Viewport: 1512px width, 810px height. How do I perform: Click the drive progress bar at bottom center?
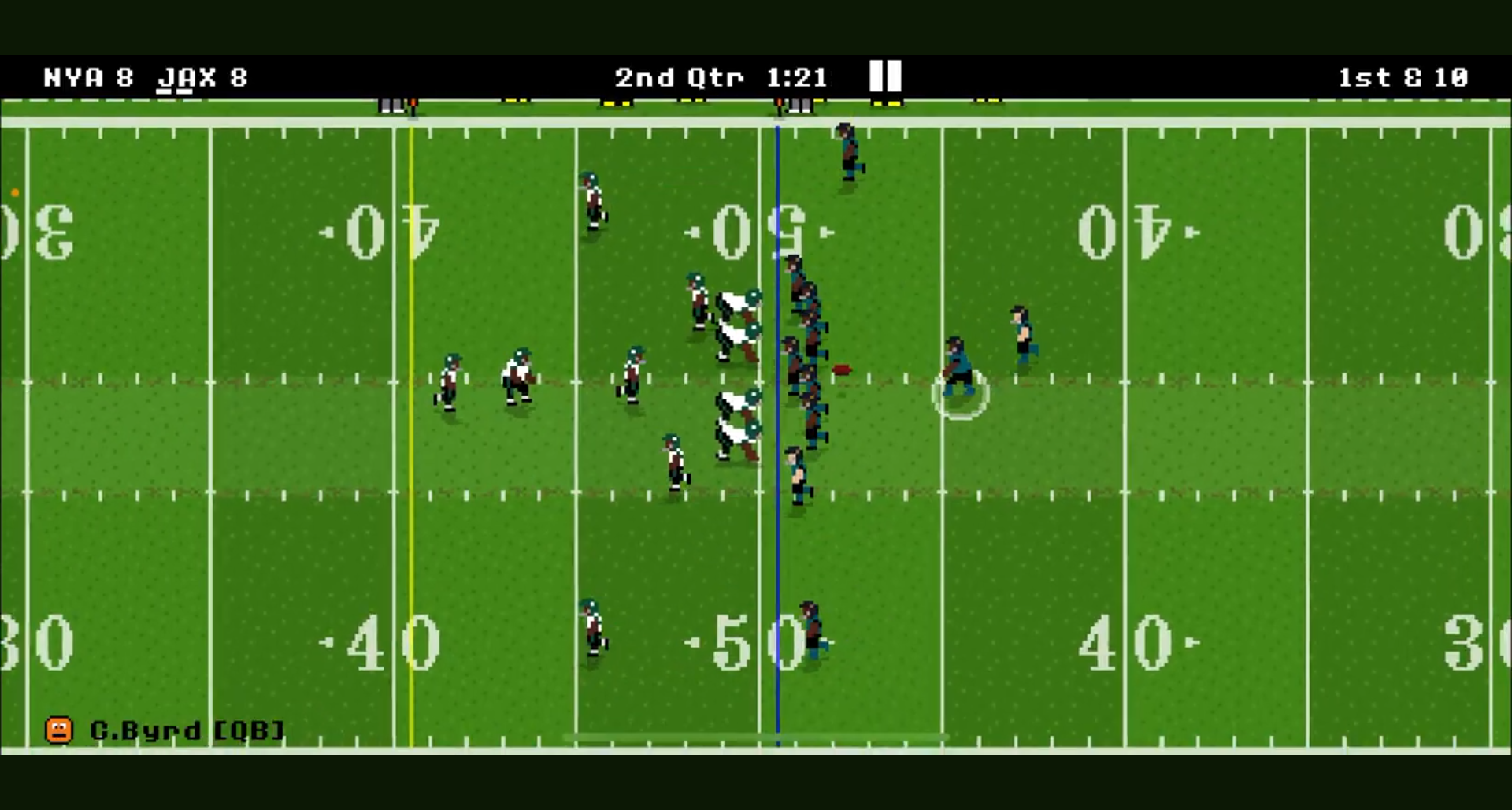coord(755,738)
